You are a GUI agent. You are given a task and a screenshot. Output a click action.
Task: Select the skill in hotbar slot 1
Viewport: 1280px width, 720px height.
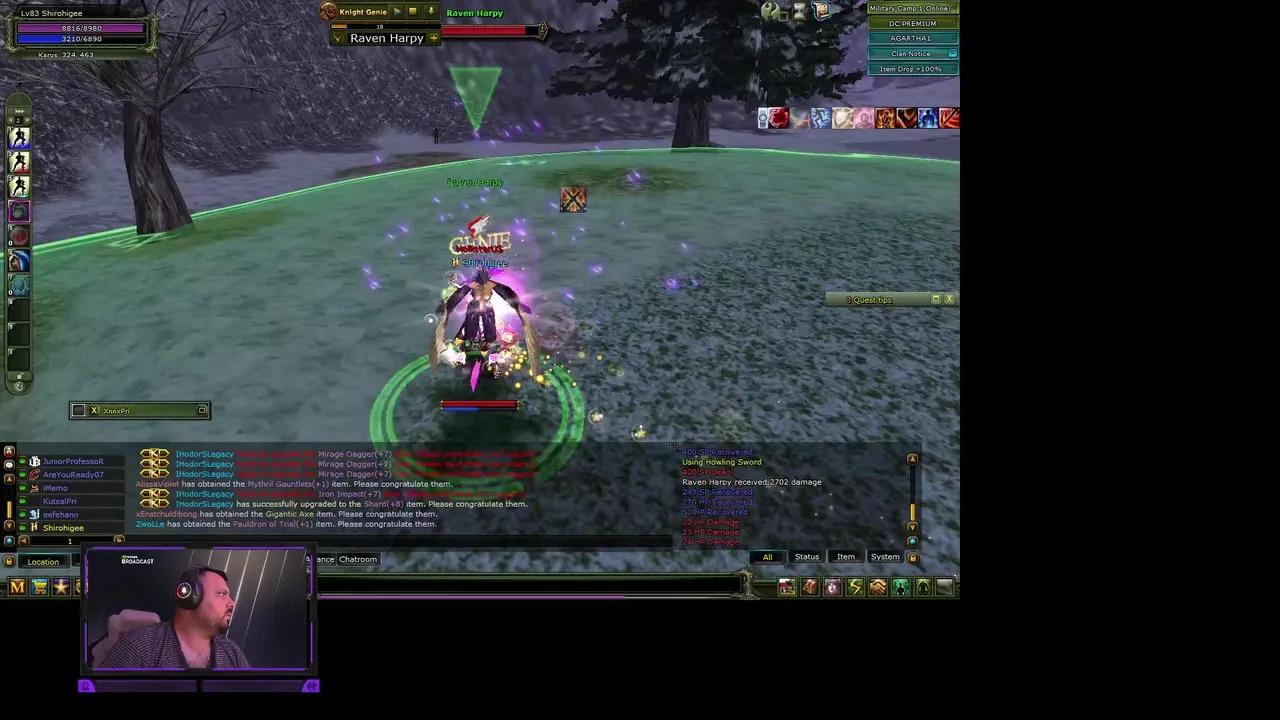(20, 140)
